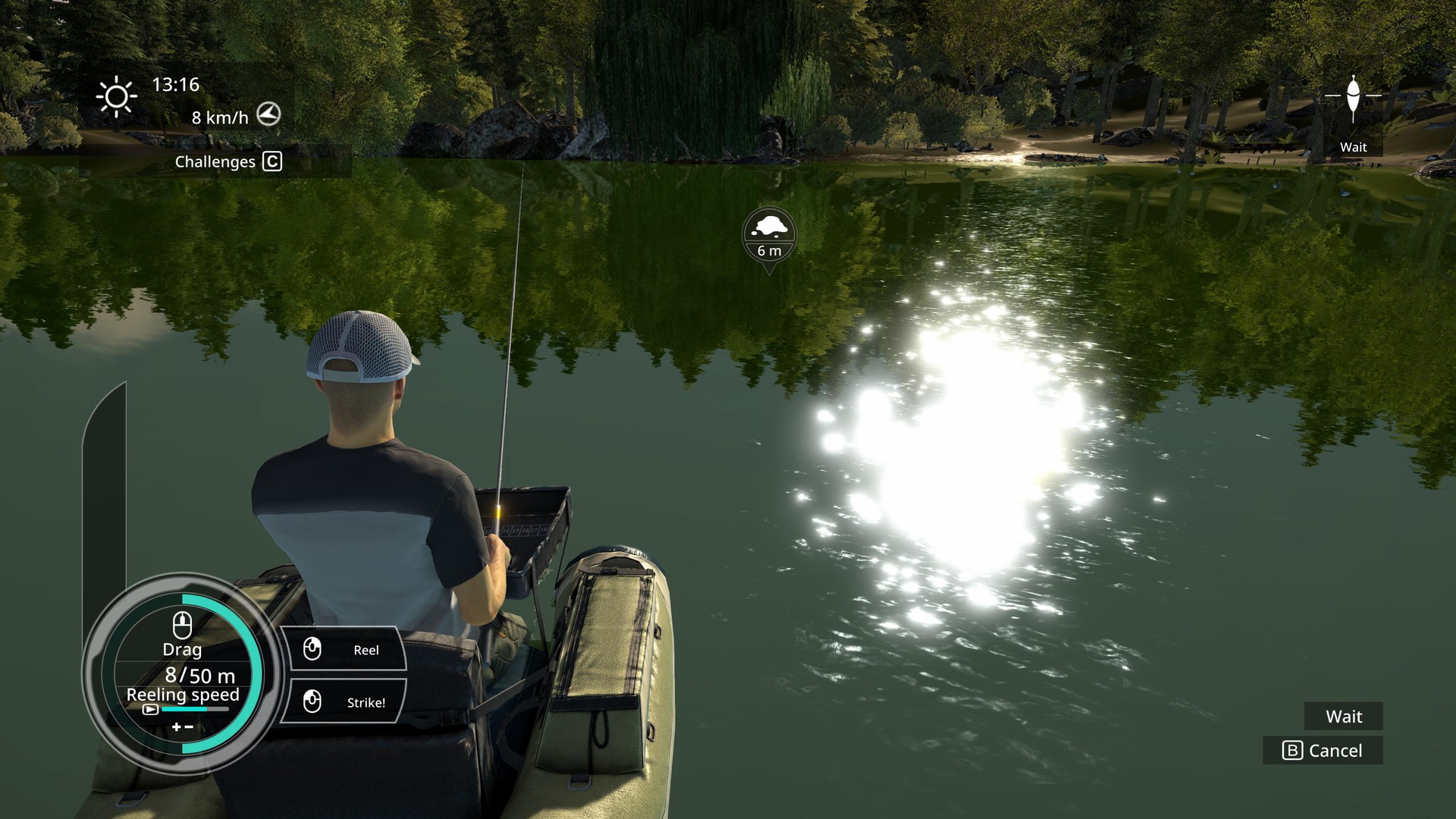This screenshot has width=1456, height=819.
Task: Click the mouse scroll icon above Drag
Action: tap(182, 625)
